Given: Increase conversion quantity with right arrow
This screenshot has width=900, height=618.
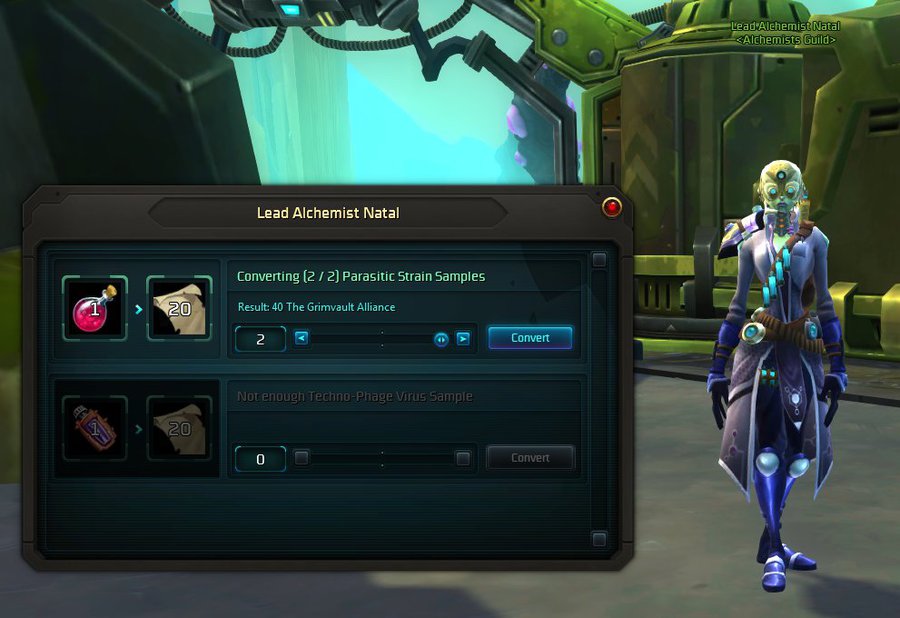Looking at the screenshot, I should click(x=463, y=338).
